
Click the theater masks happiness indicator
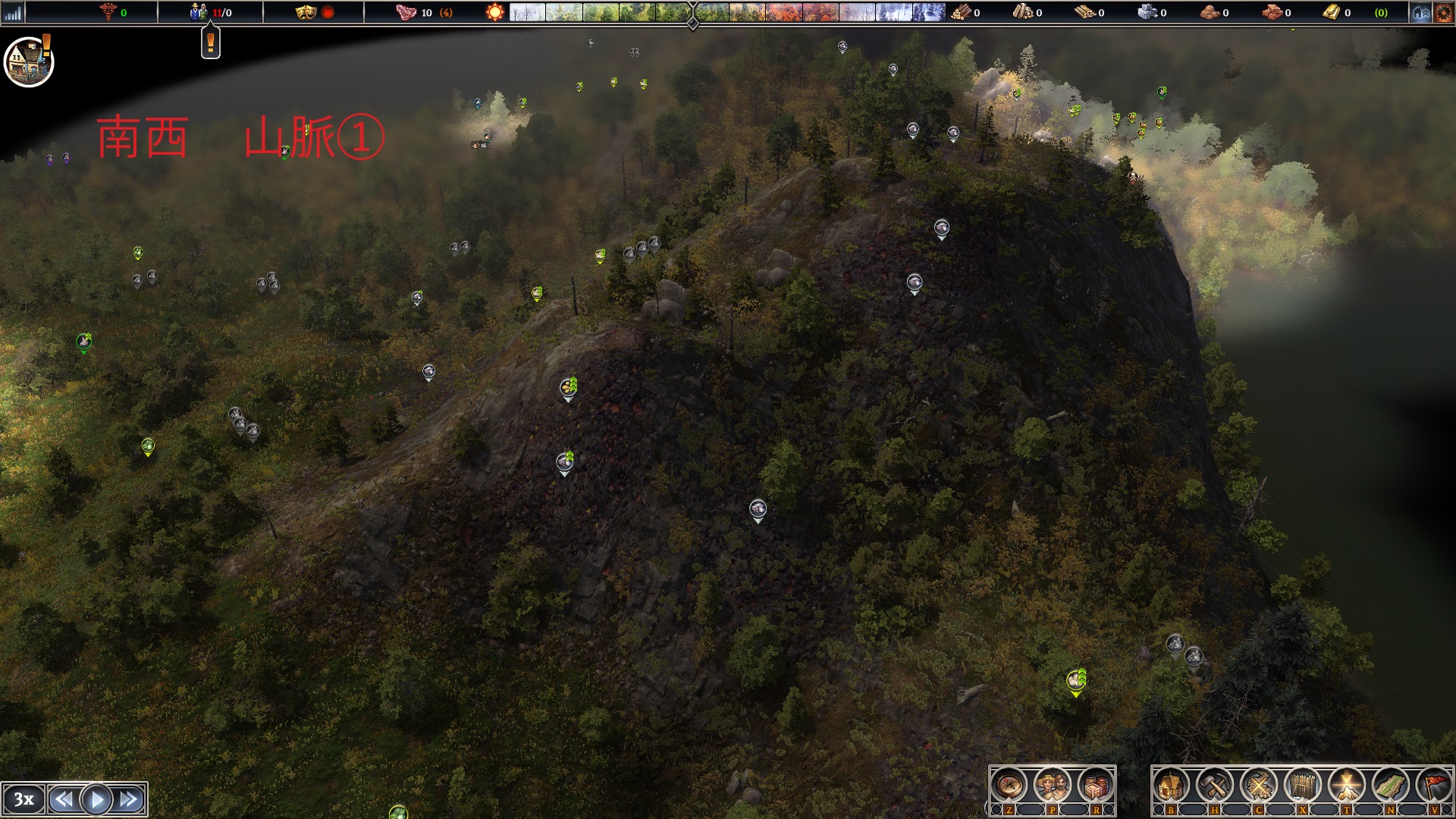tap(306, 12)
